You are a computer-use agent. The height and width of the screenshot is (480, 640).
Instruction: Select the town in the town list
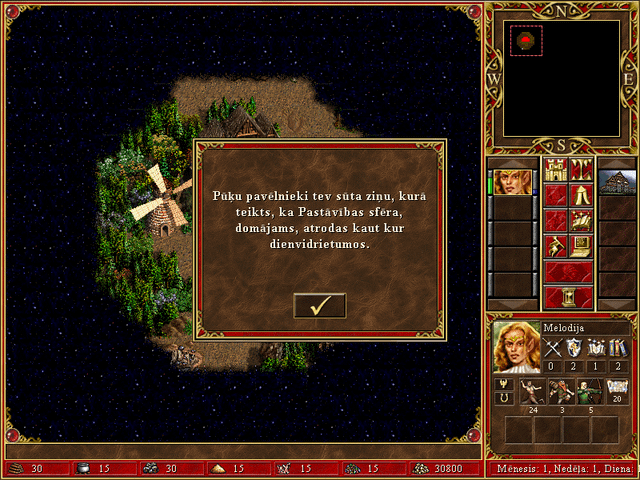tap(617, 181)
